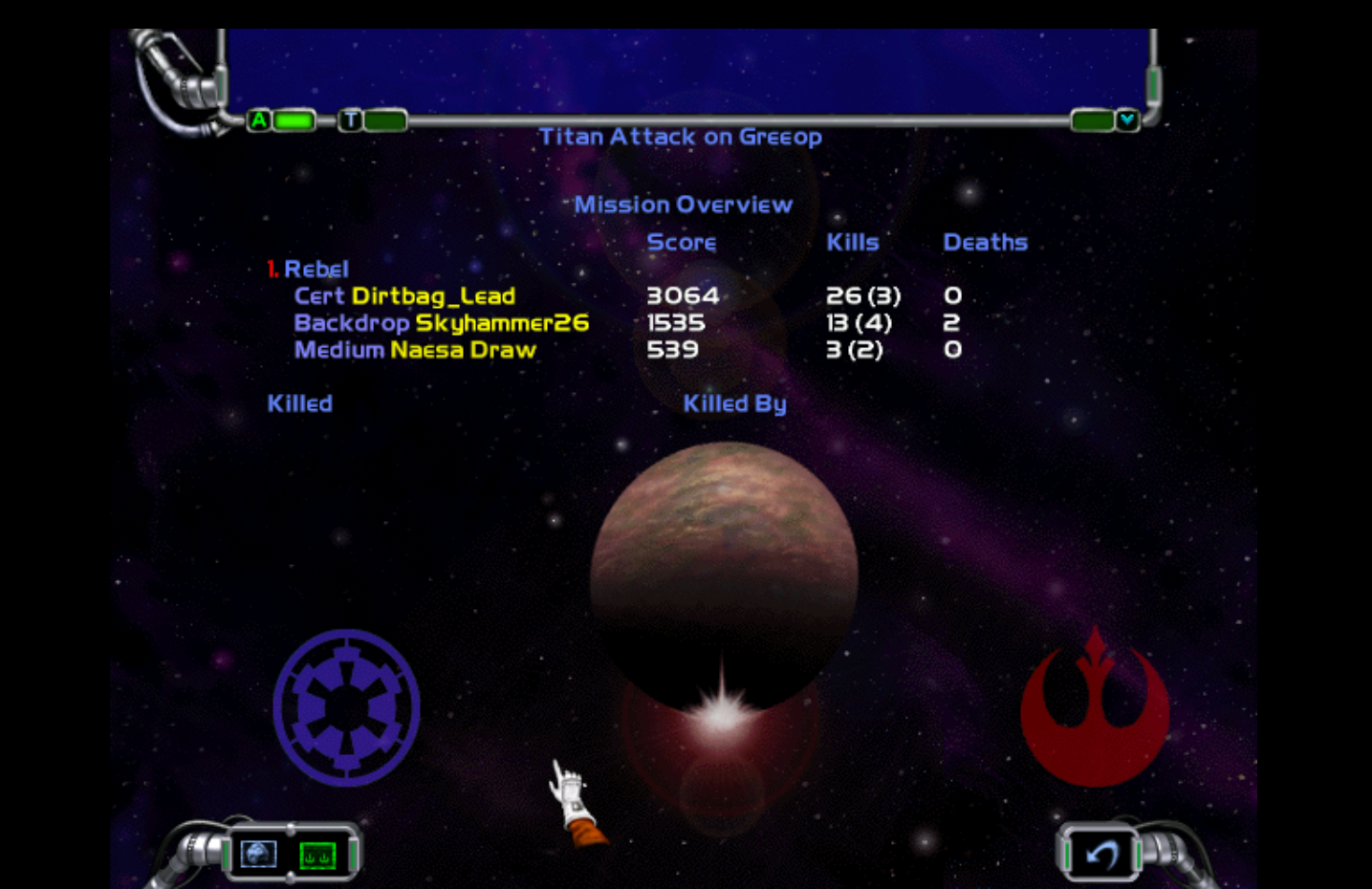Select player Cert Dirtbag_Lead in the list
Viewport: 1372px width, 889px height.
point(404,296)
